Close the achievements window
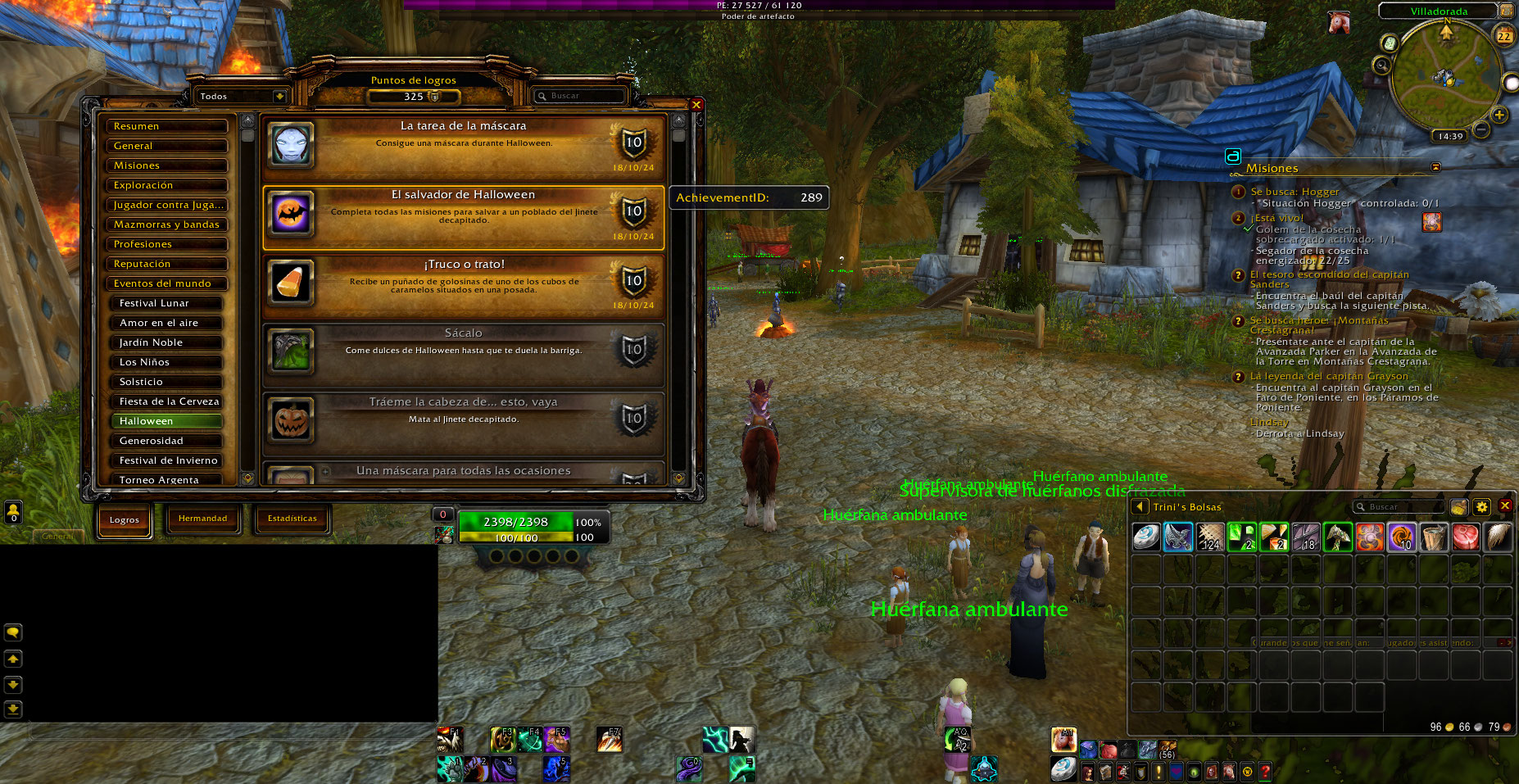The width and height of the screenshot is (1519, 784). click(696, 105)
